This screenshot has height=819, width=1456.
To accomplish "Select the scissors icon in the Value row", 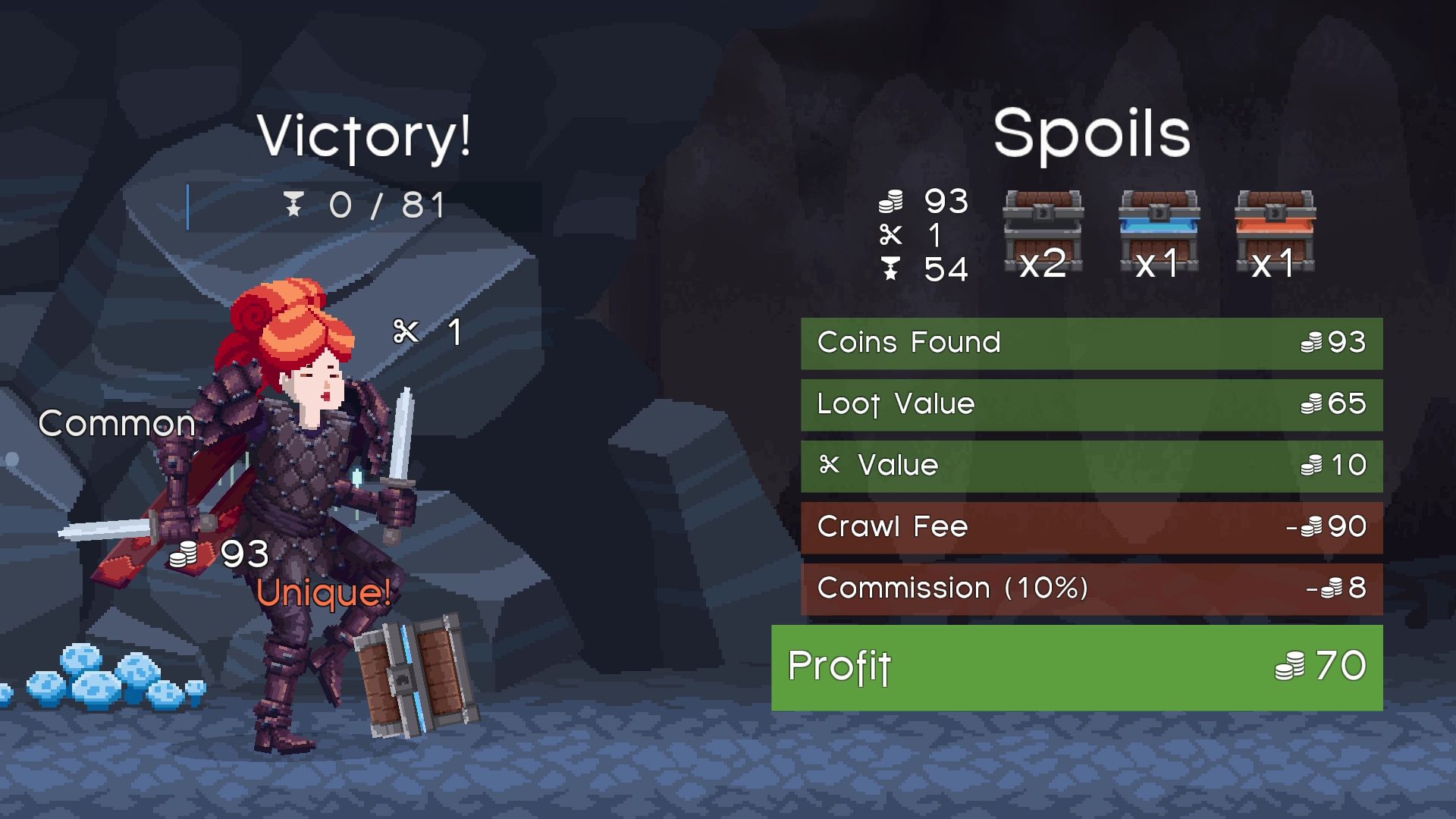I will (x=831, y=465).
